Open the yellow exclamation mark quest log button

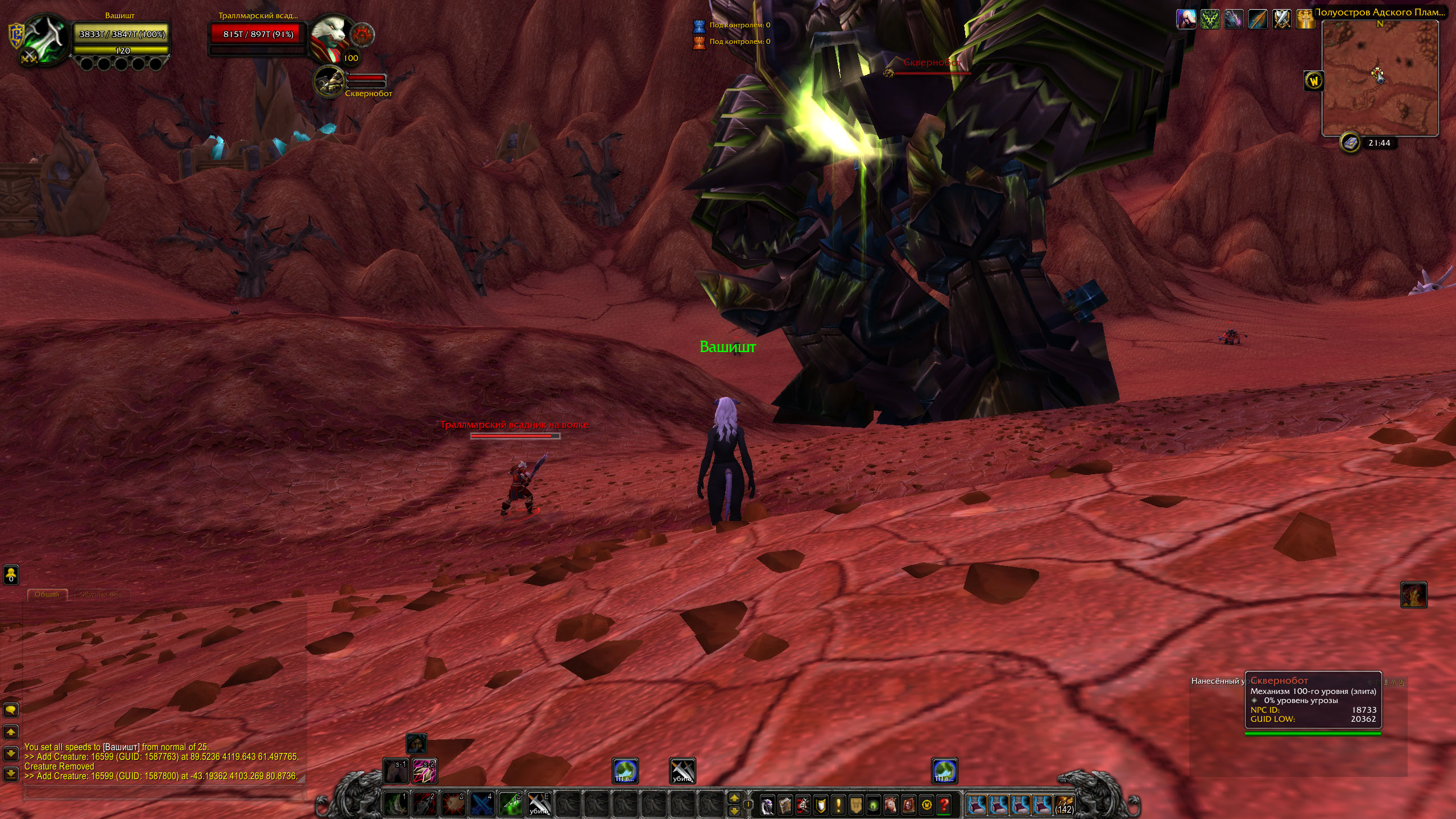pos(838,805)
